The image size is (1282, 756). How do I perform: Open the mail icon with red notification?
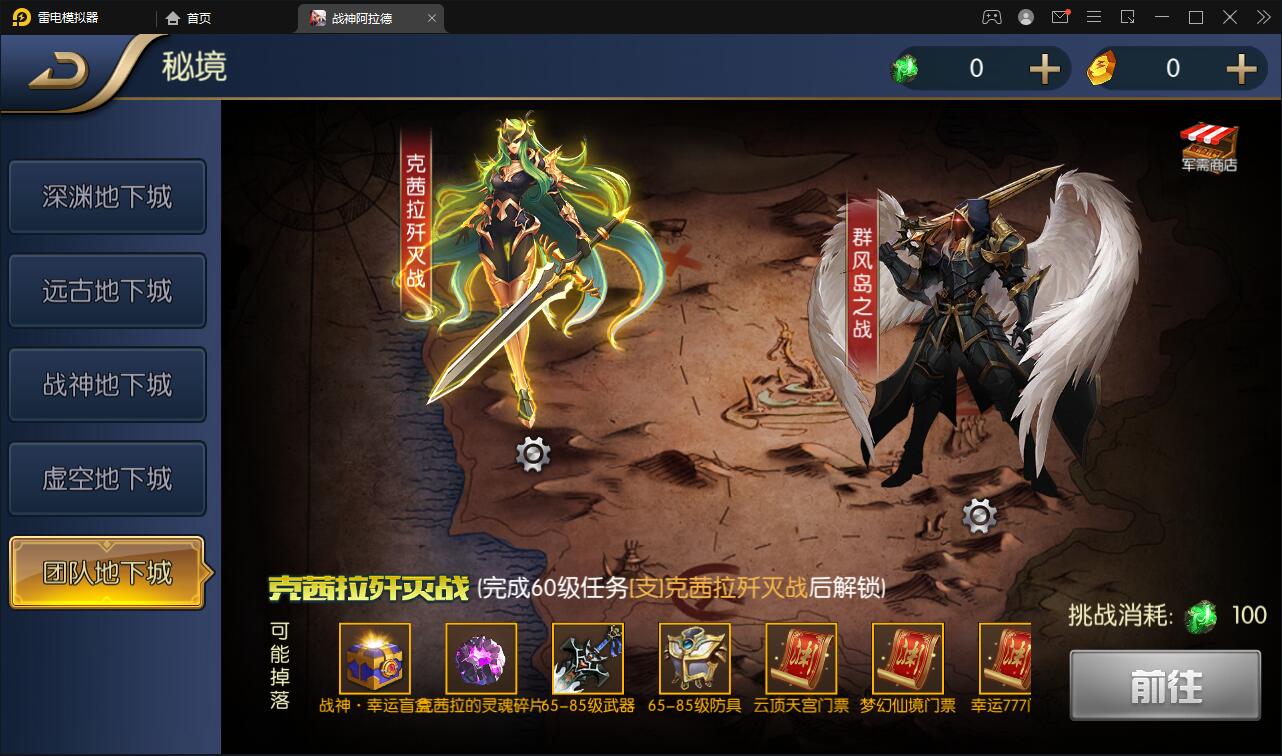tap(1061, 17)
